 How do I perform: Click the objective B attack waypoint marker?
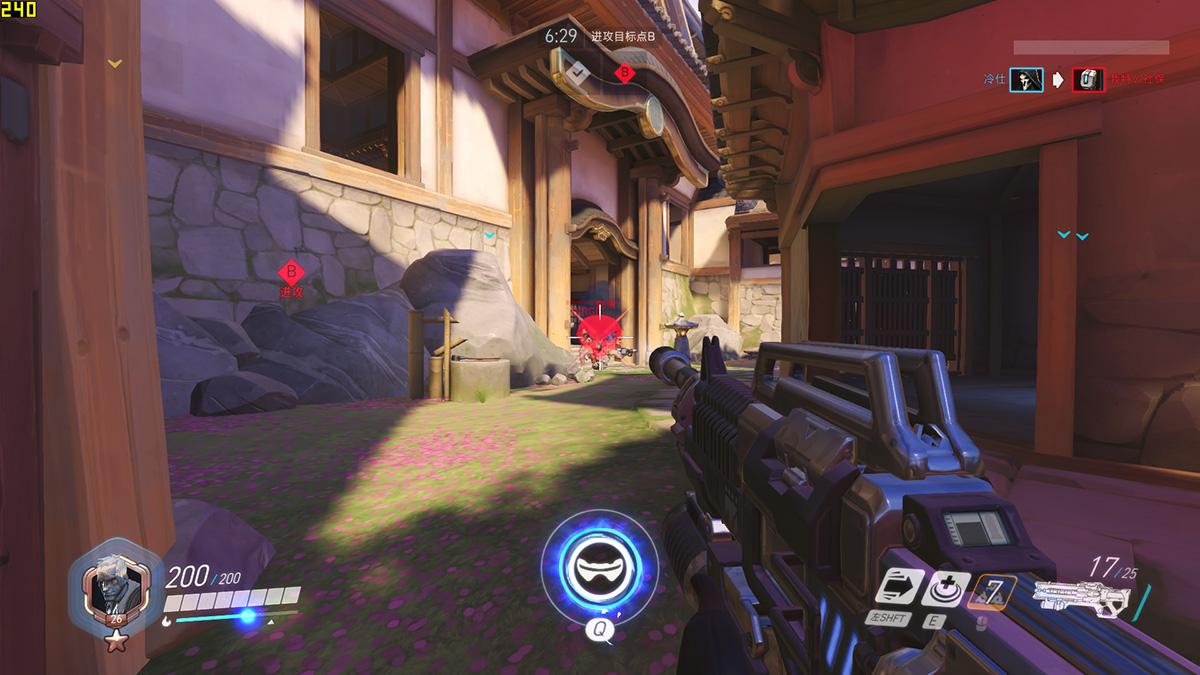(x=291, y=271)
